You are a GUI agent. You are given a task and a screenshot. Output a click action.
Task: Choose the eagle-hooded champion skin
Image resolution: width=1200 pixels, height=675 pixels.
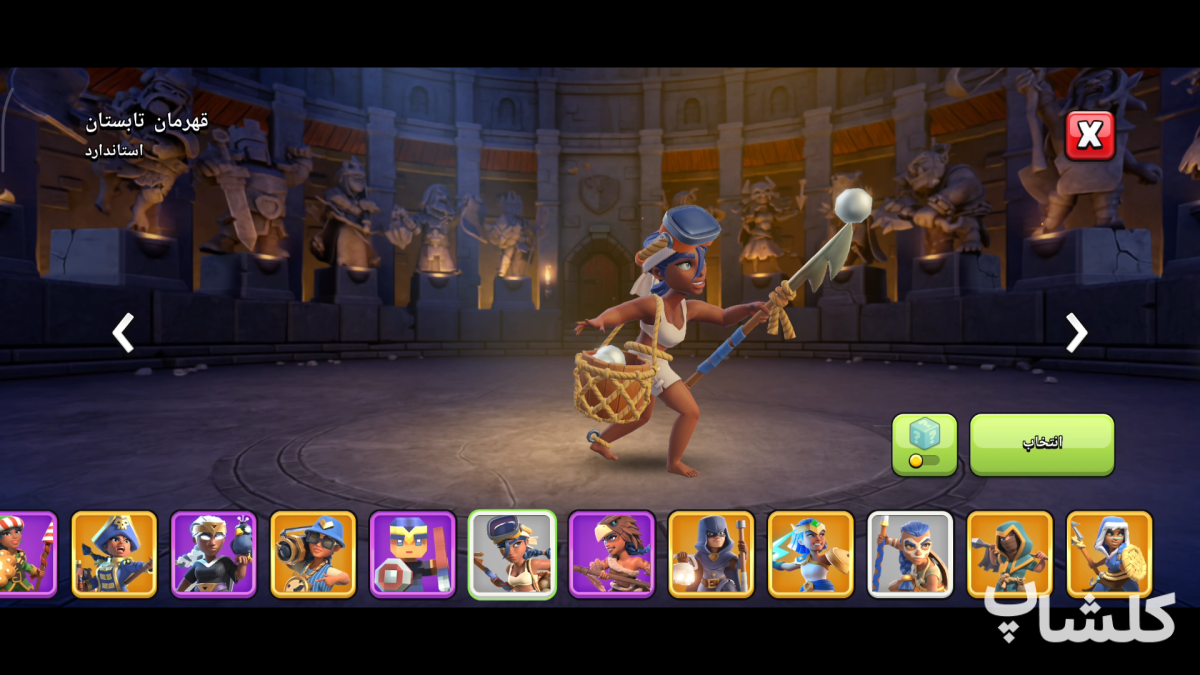point(611,554)
